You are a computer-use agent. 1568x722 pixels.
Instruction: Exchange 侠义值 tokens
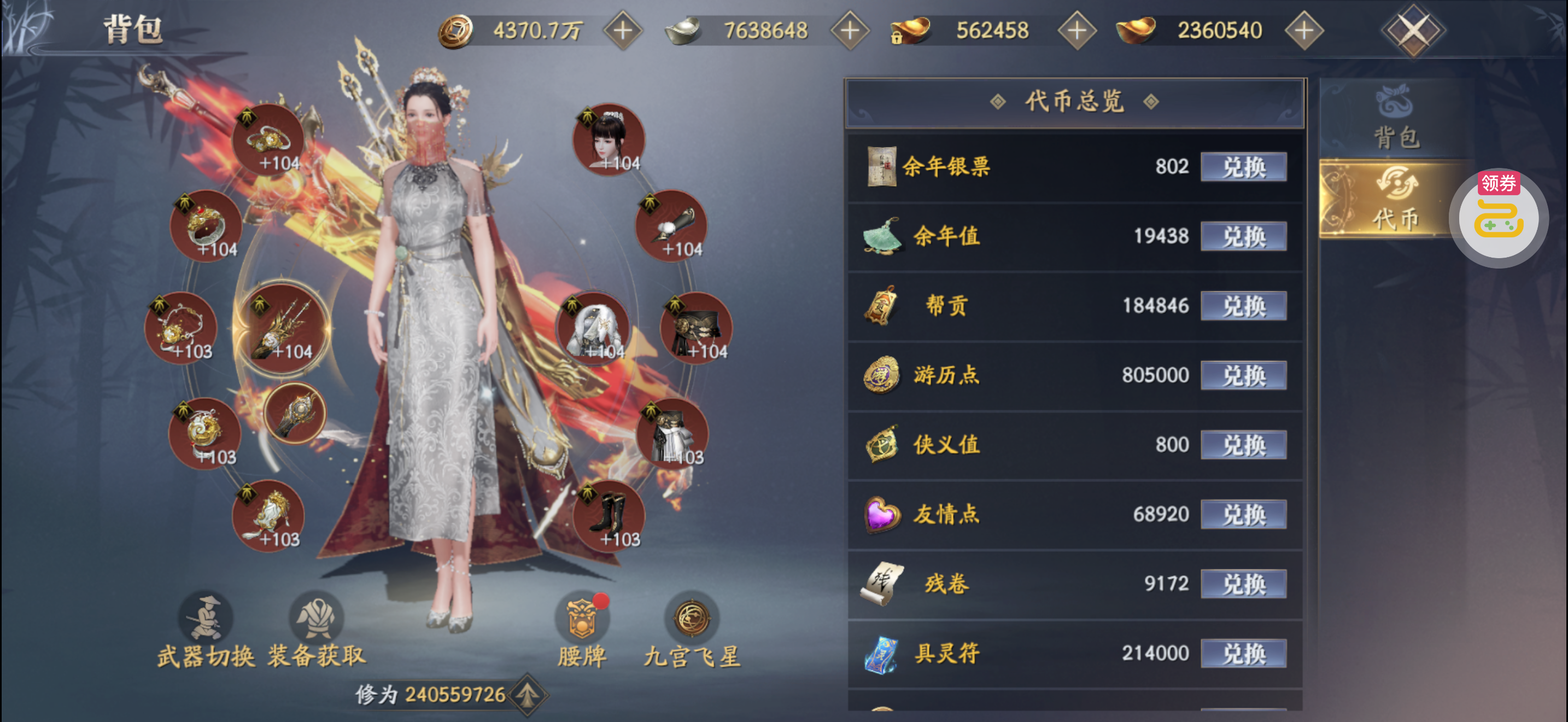1243,444
